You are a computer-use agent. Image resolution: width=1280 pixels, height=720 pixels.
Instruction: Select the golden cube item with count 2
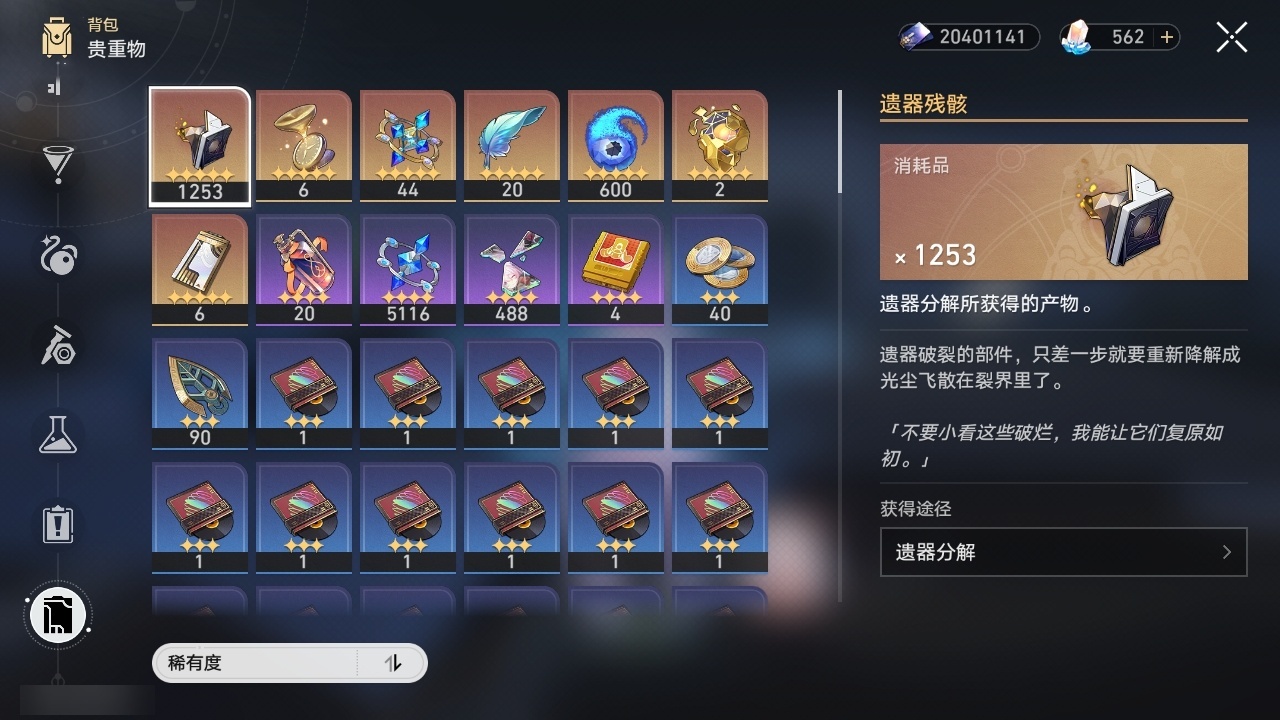click(x=719, y=145)
